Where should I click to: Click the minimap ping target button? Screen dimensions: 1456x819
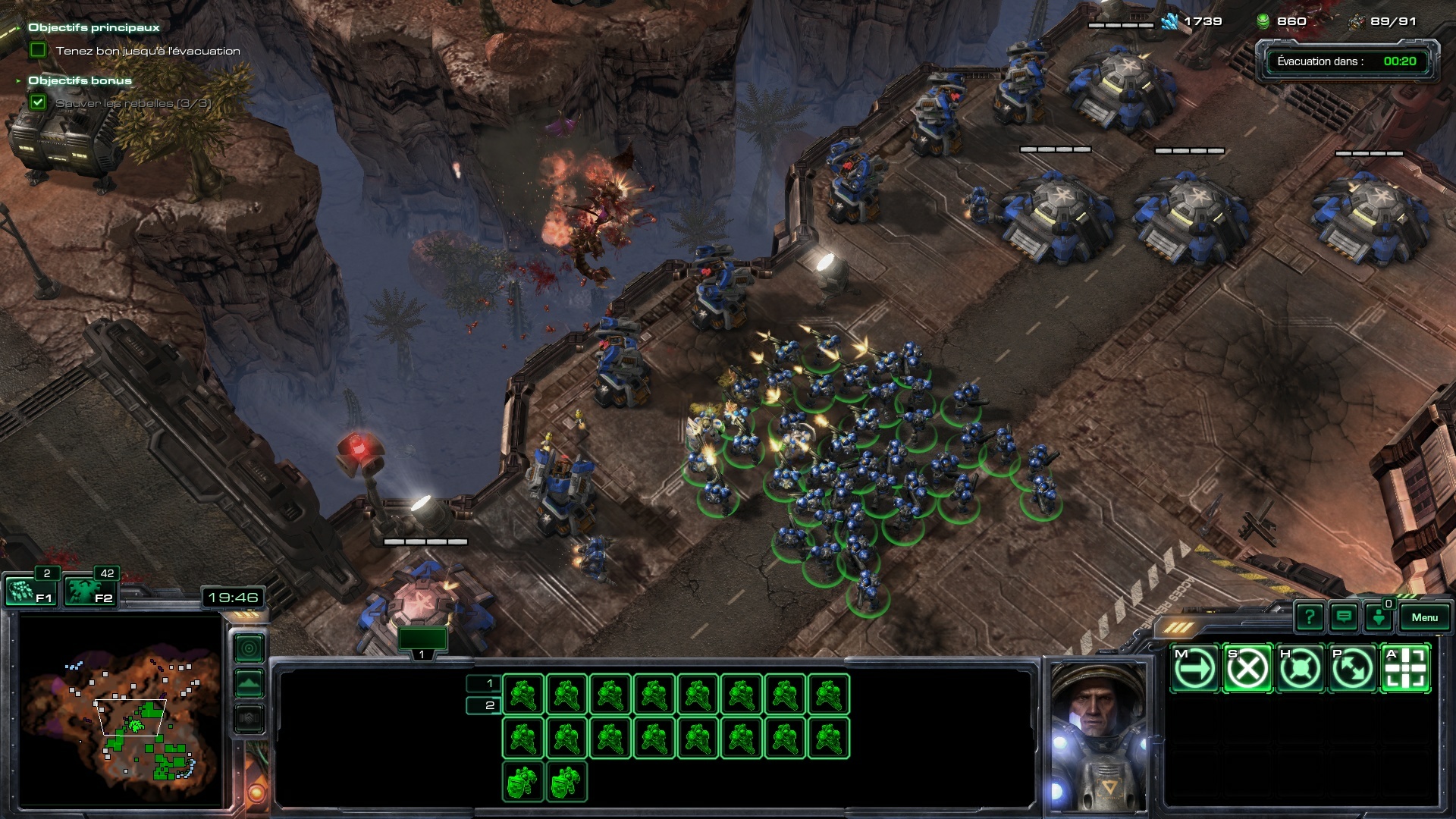tap(249, 648)
